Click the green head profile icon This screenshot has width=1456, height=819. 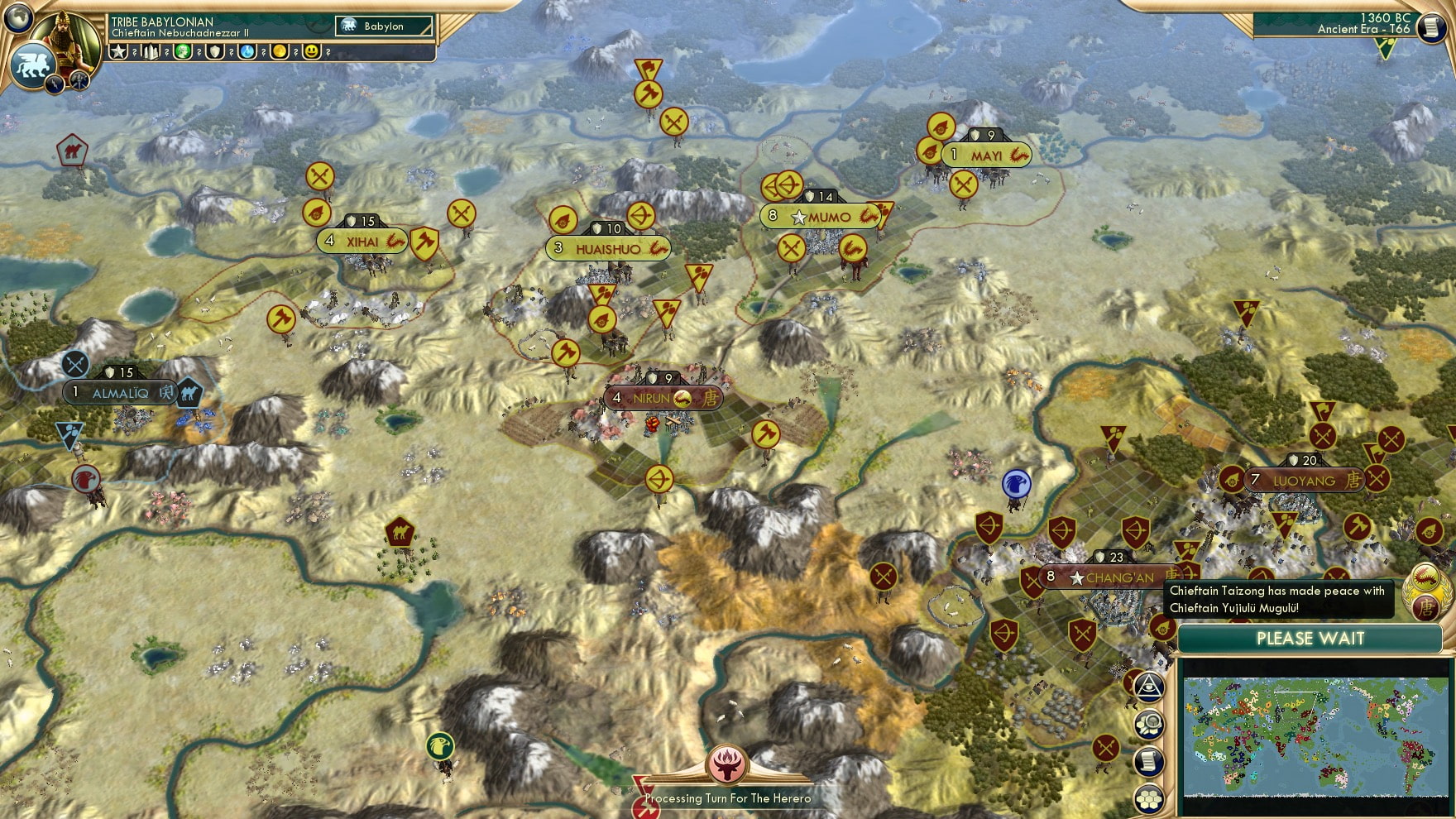click(184, 51)
